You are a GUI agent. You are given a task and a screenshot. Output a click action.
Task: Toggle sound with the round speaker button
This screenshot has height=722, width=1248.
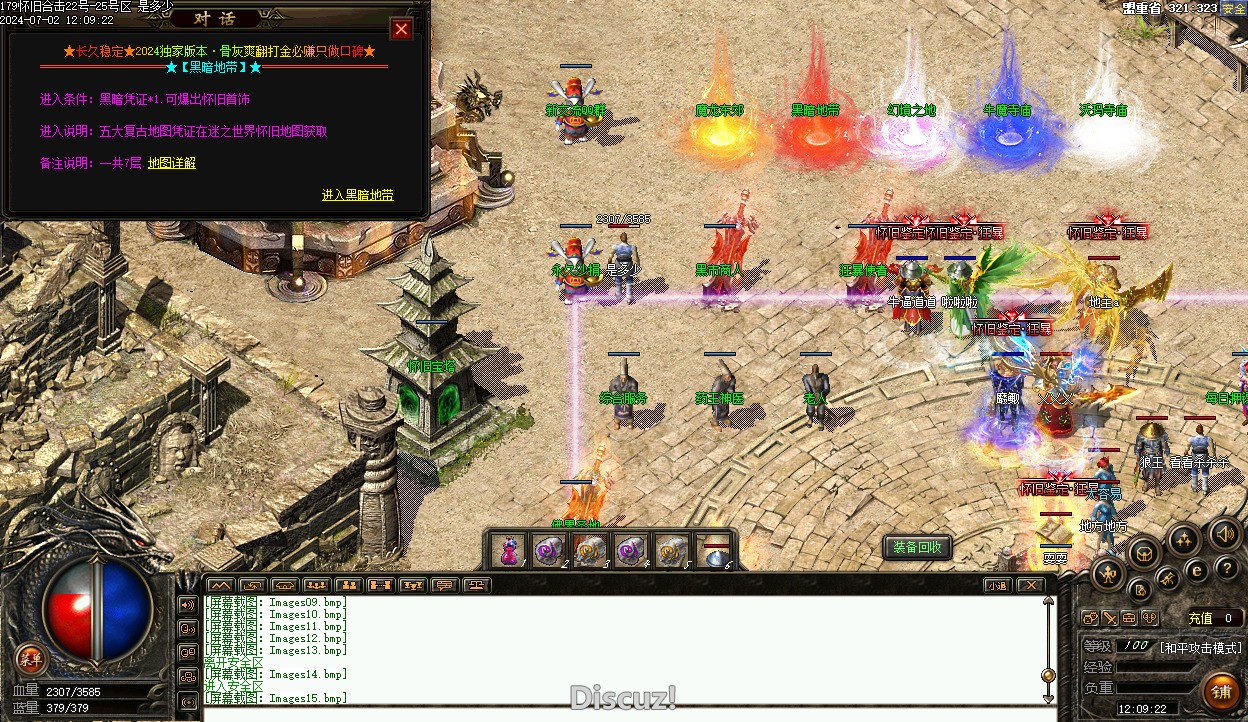1224,533
